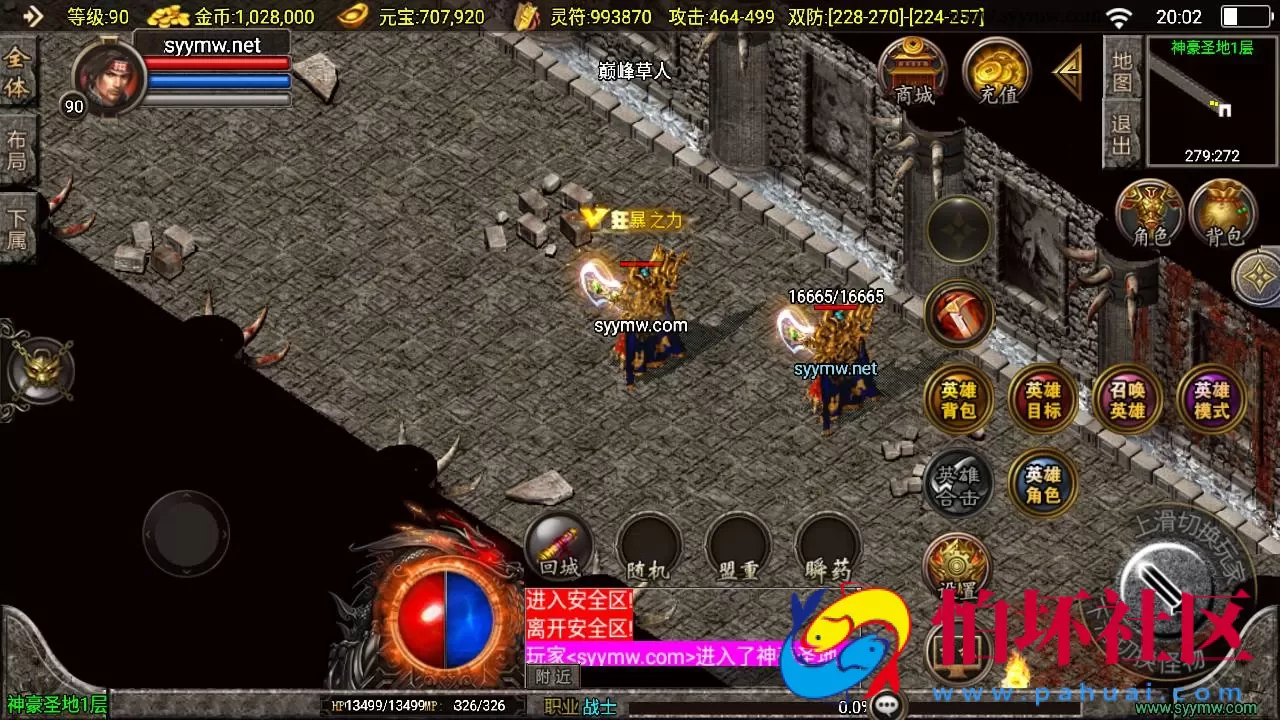
Task: Enable the 英雄合击 hero combo skill
Action: 958,485
